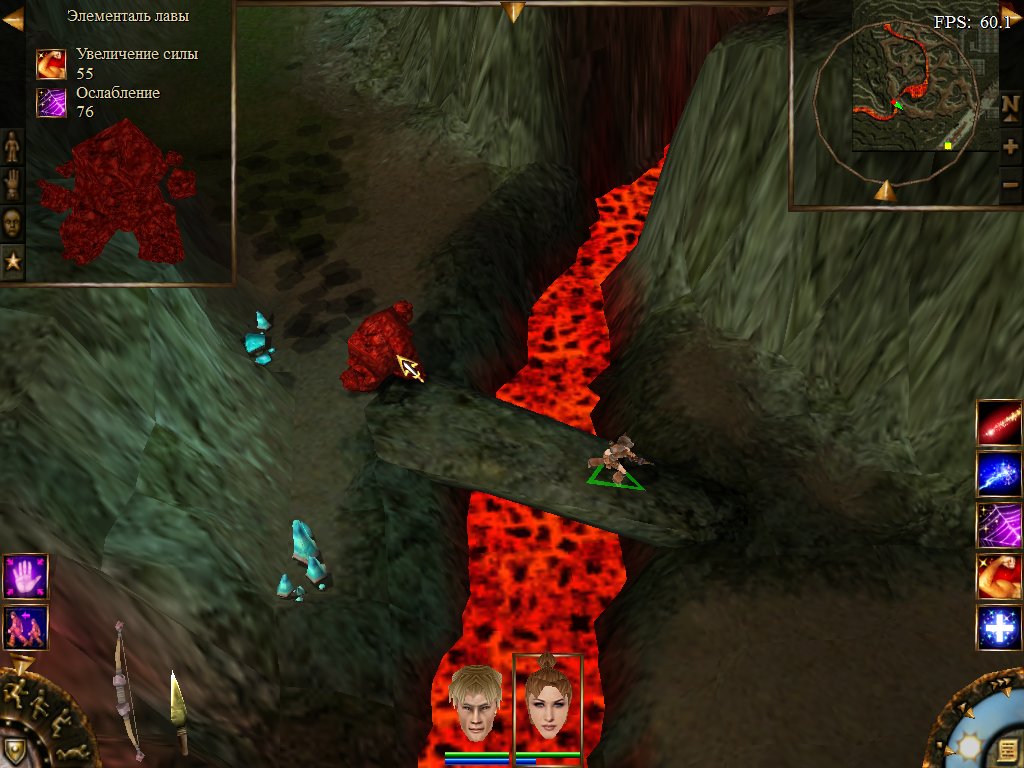This screenshot has height=768, width=1024.
Task: Select the blond male hero portrait
Action: pyautogui.click(x=475, y=702)
